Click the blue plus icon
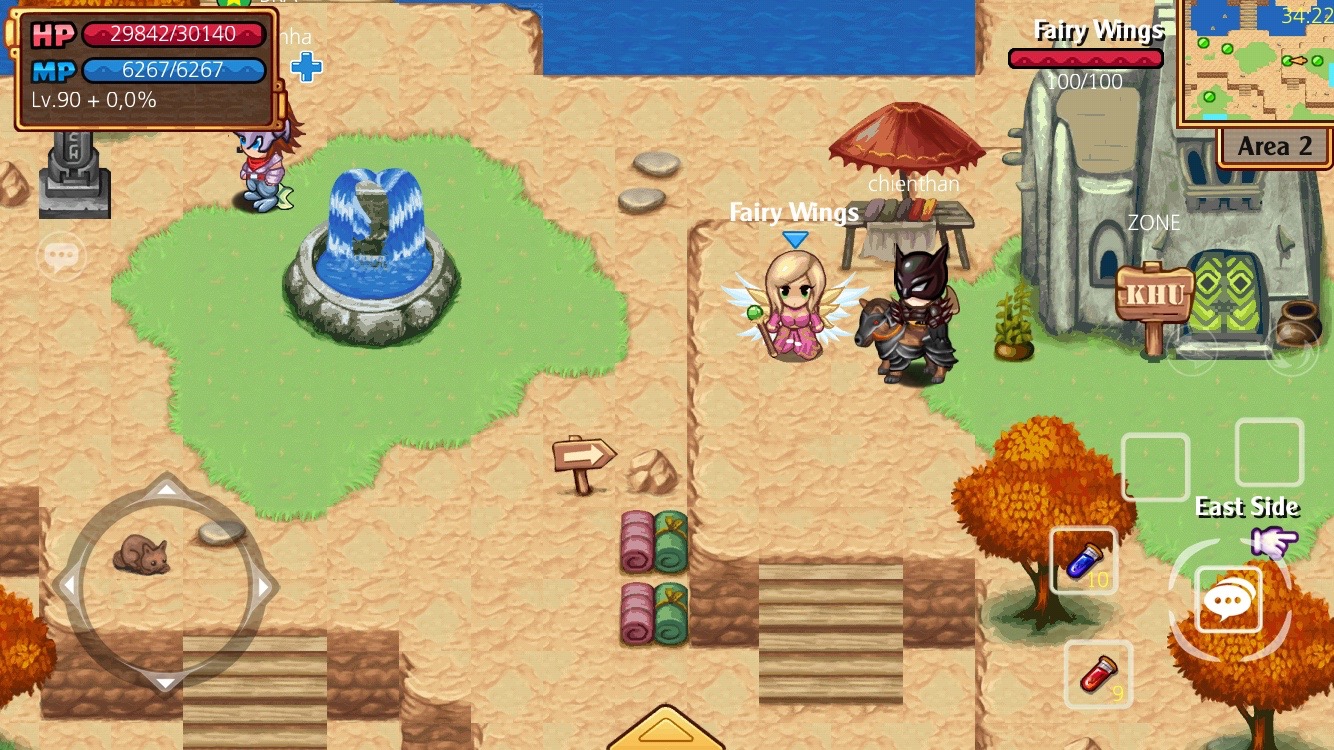The image size is (1334, 750). click(306, 68)
